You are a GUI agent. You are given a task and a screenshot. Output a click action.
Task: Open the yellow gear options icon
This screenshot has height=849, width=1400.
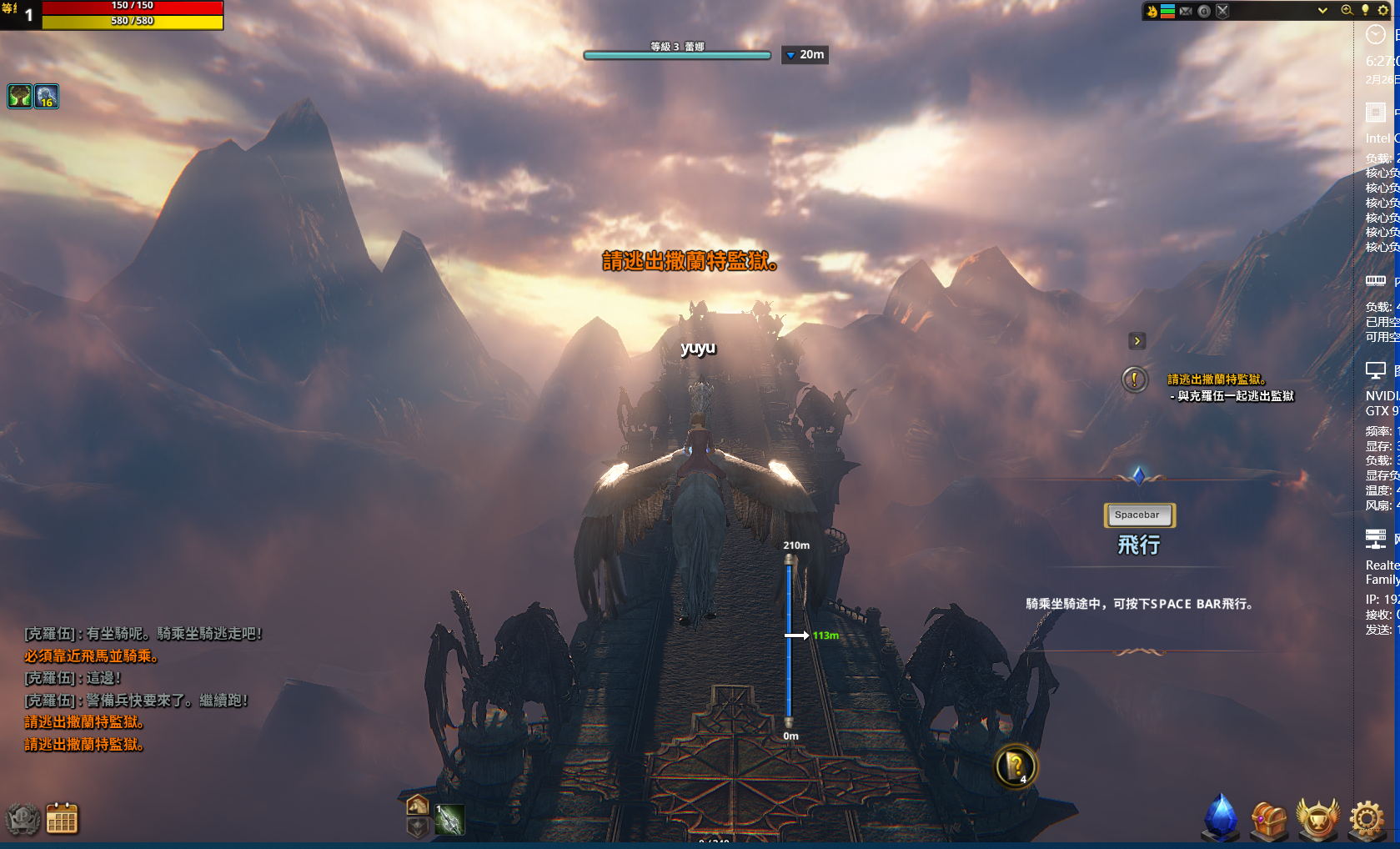pos(1384,11)
